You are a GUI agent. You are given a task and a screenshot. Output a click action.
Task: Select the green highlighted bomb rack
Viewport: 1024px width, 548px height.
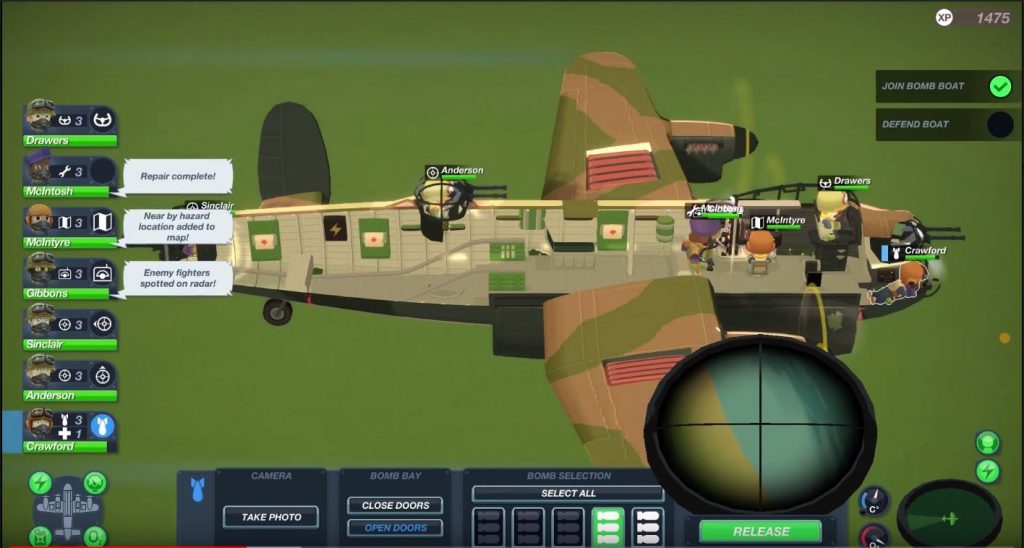[607, 527]
